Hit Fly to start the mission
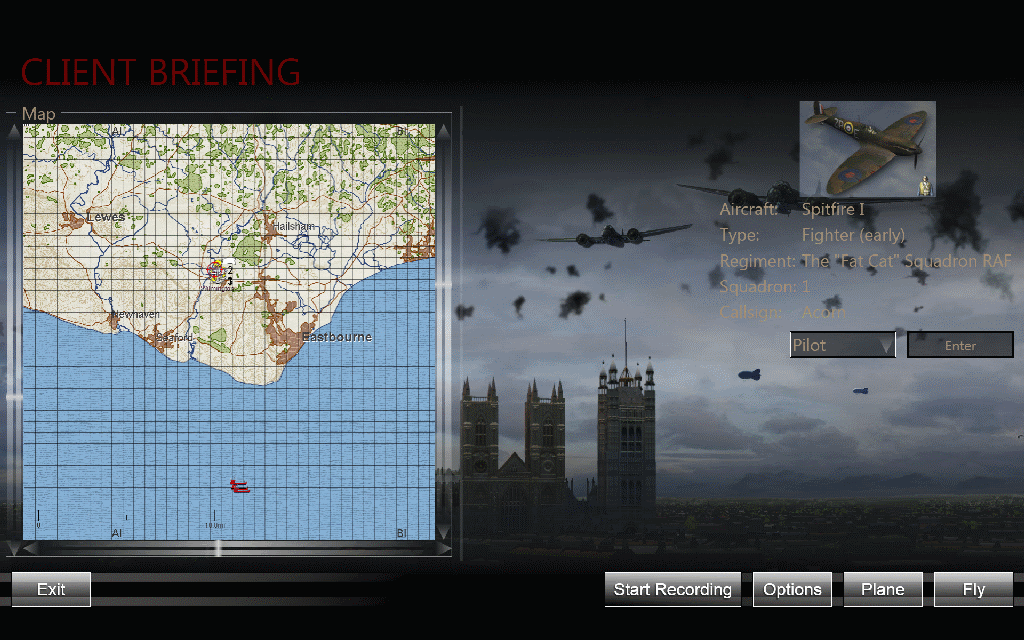Image resolution: width=1024 pixels, height=640 pixels. [x=973, y=589]
